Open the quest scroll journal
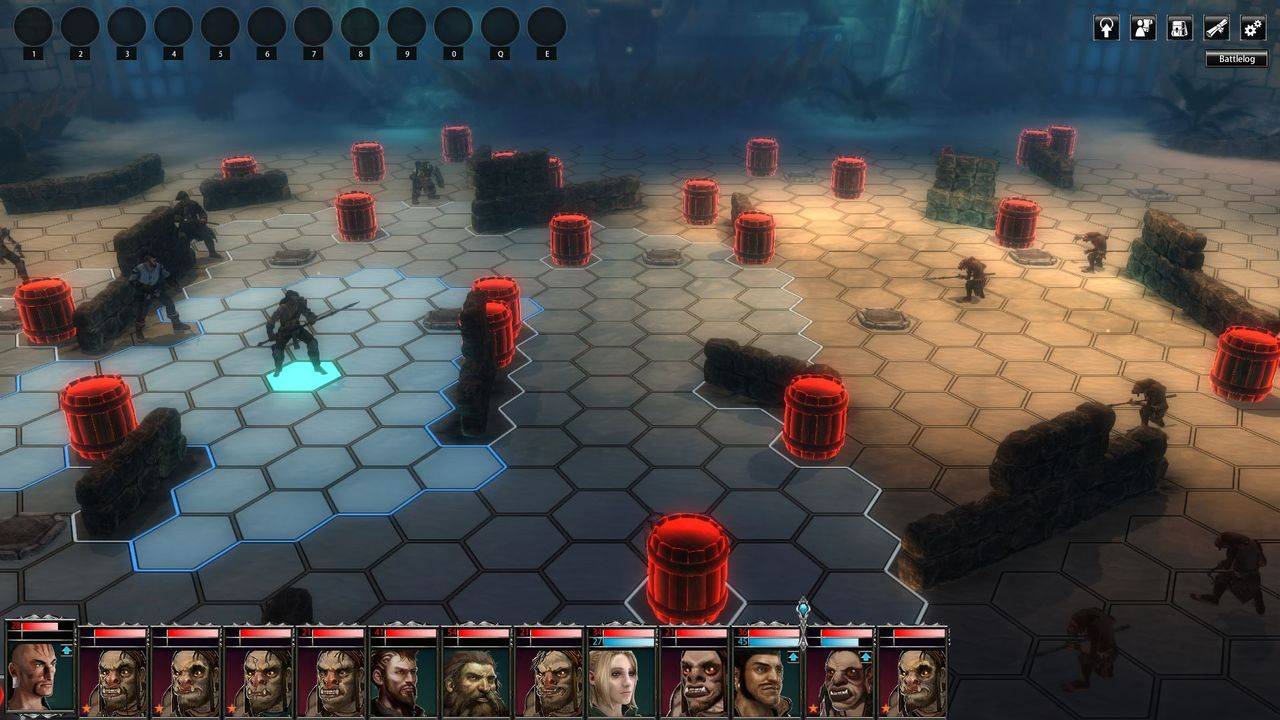1280x720 pixels. click(x=1216, y=28)
